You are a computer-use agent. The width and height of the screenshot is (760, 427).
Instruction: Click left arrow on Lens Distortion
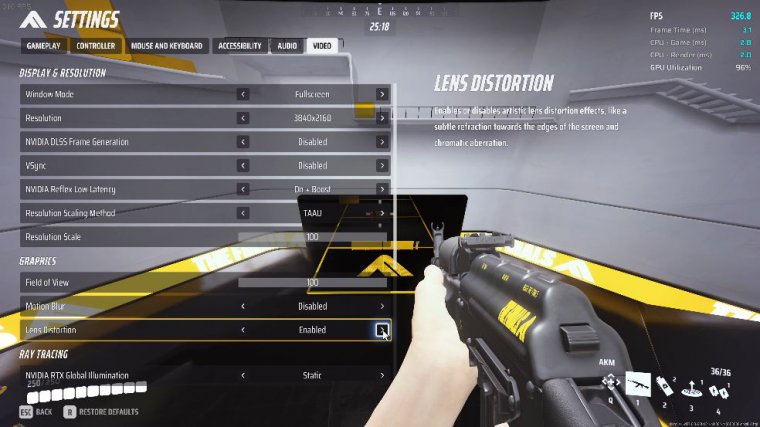click(x=243, y=329)
